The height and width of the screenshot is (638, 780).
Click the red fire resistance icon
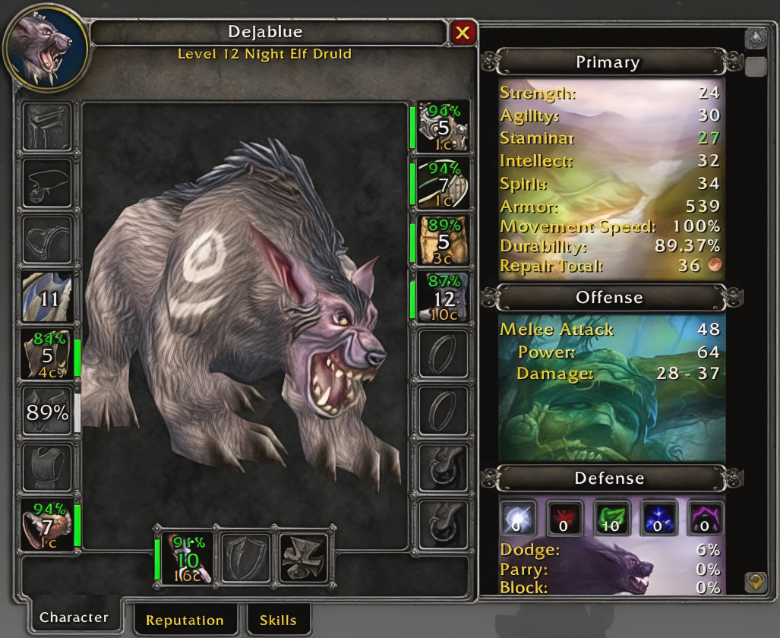(565, 519)
